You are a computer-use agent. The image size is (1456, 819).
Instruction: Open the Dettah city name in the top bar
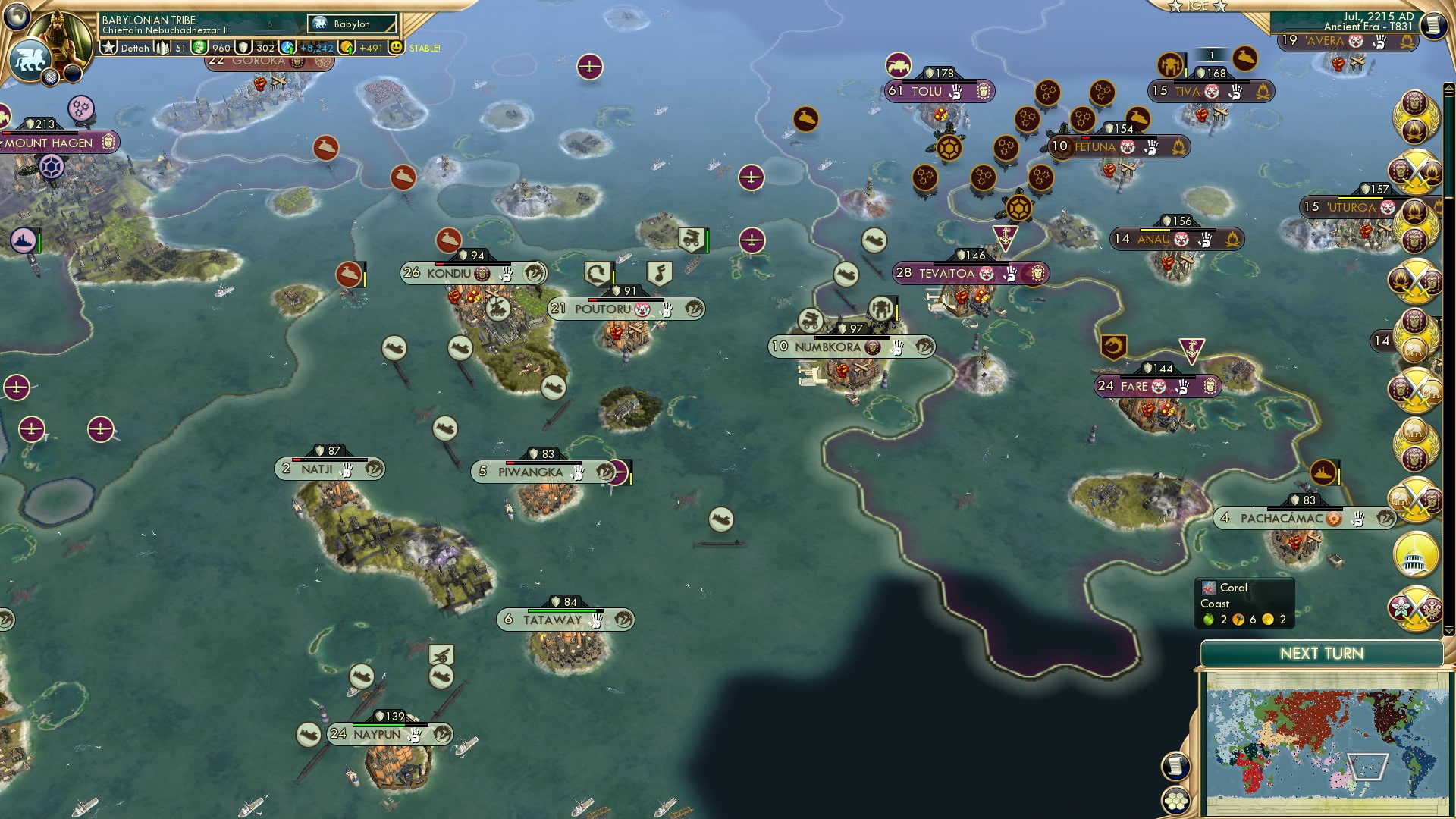point(135,48)
